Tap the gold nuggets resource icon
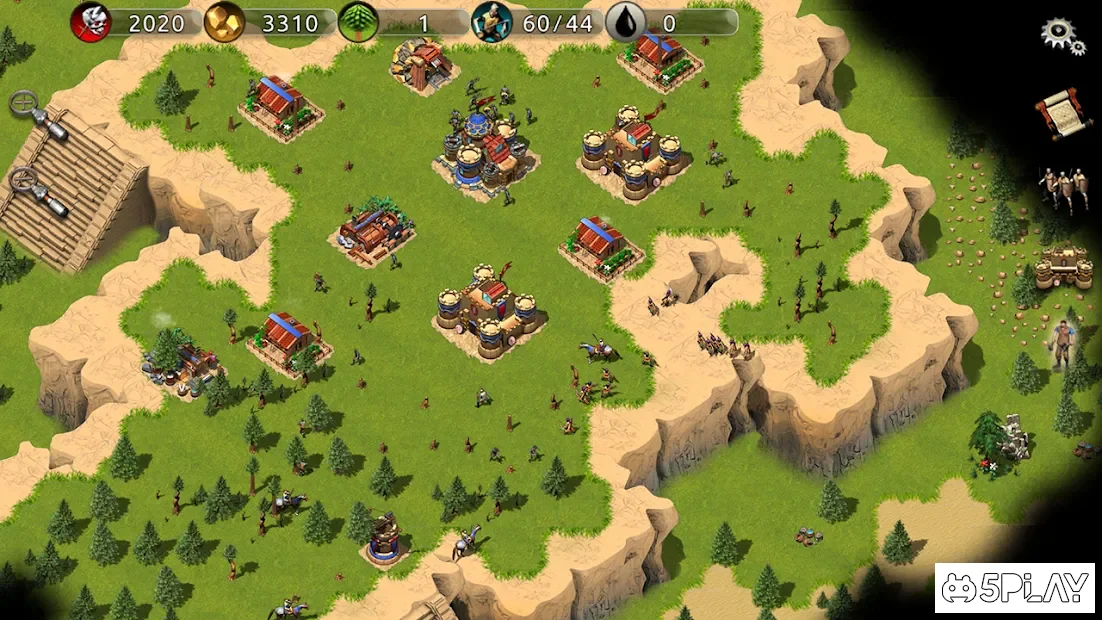 [224, 22]
